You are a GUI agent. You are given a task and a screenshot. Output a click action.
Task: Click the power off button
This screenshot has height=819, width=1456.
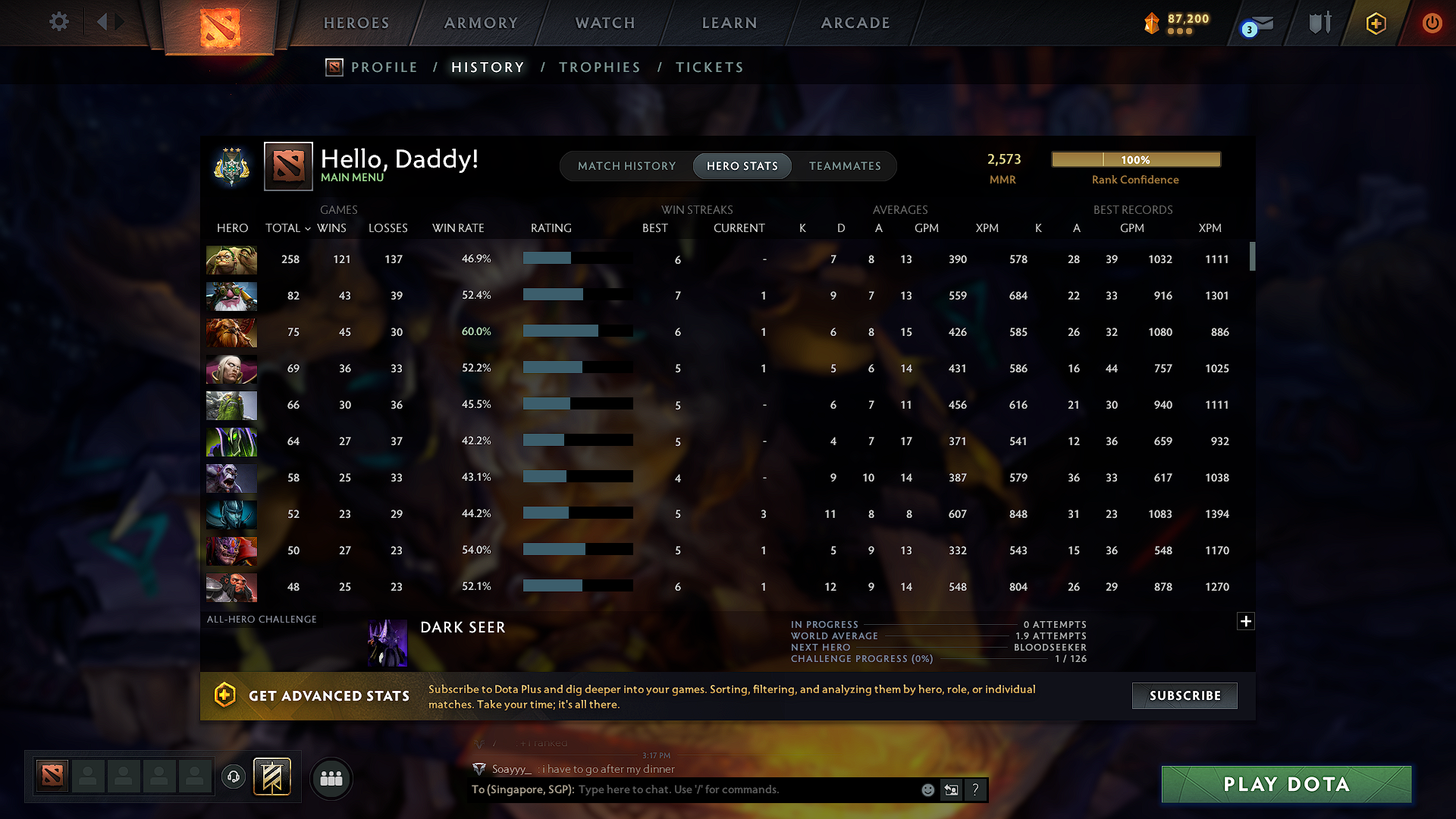tap(1432, 24)
